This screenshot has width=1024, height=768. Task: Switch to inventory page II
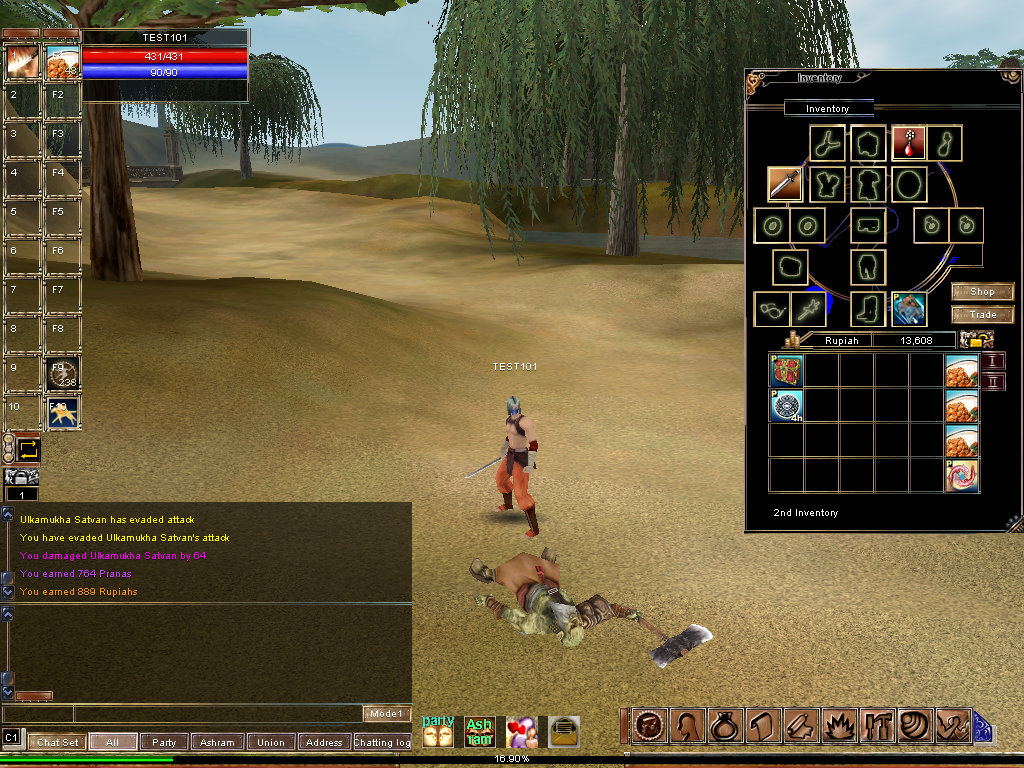[x=993, y=382]
